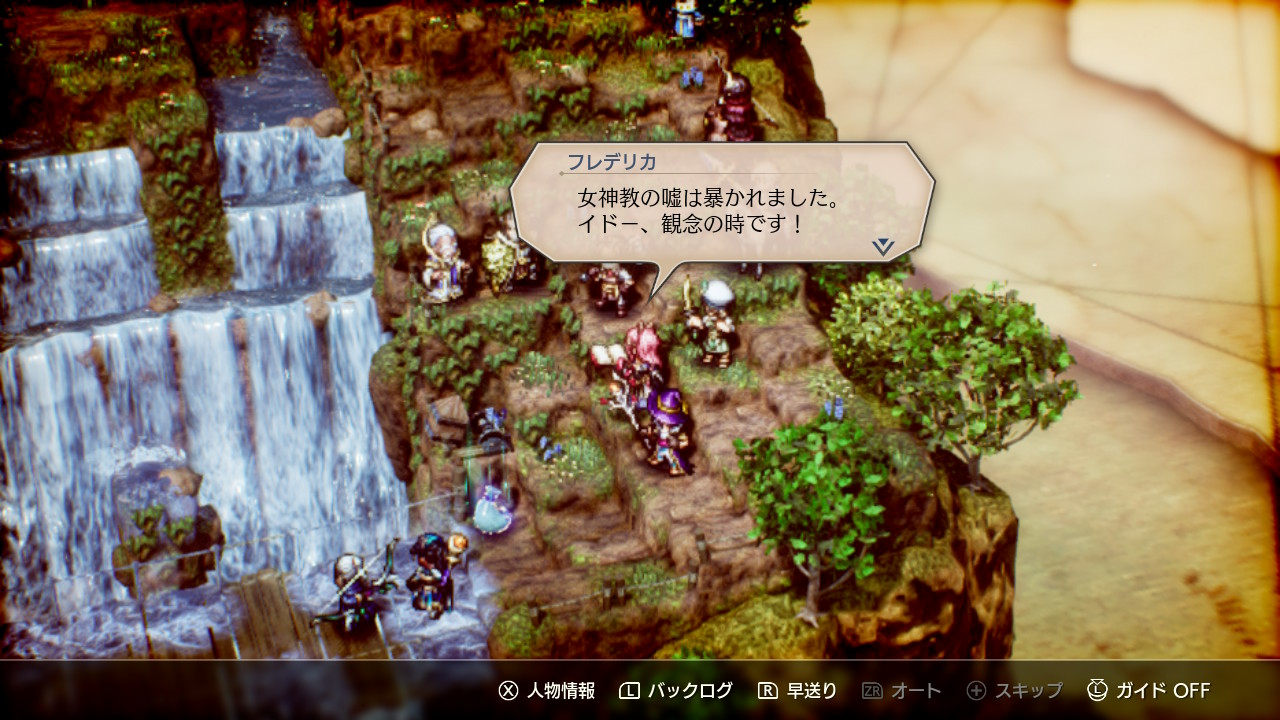Show the バックログ dialogue backlog

tap(676, 691)
